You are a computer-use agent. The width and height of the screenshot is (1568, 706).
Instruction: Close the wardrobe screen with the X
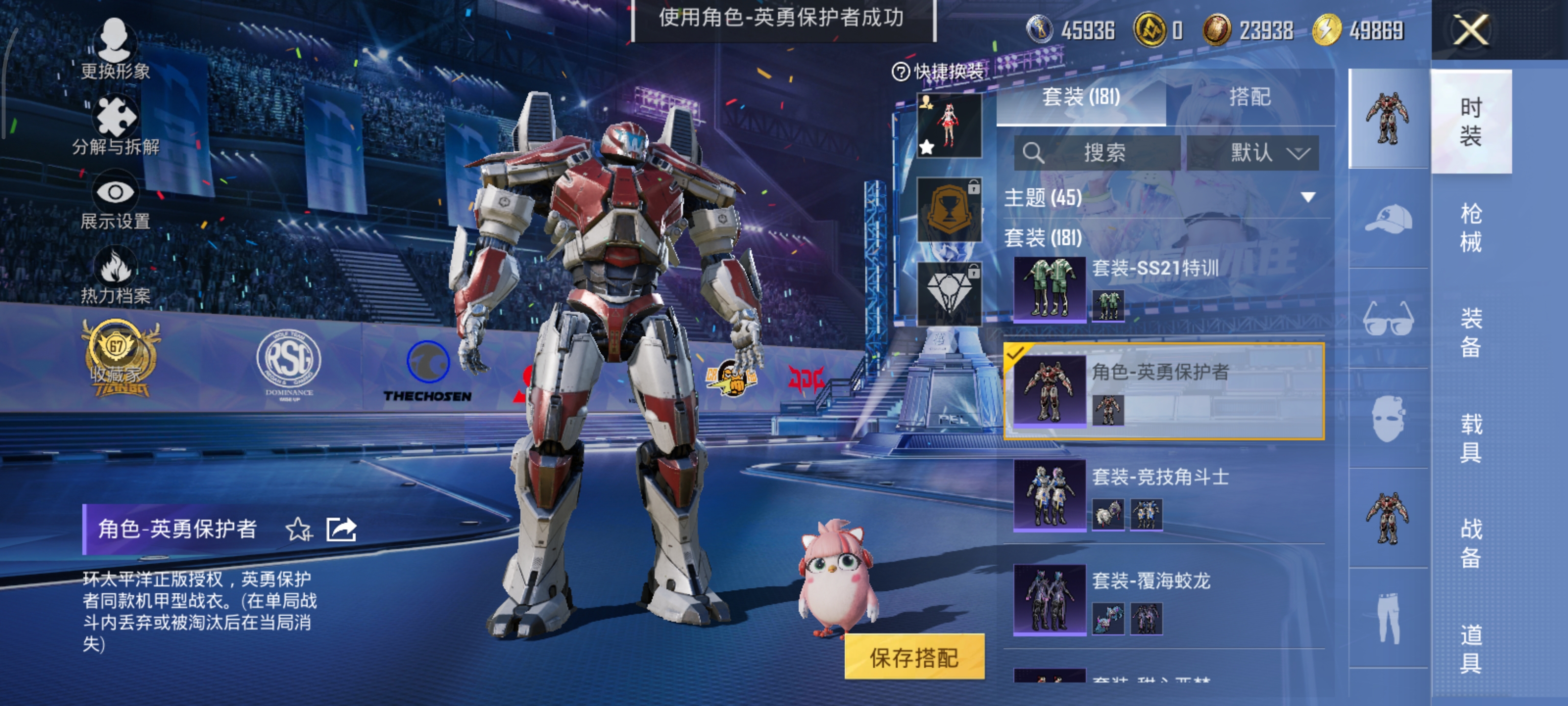(1470, 30)
